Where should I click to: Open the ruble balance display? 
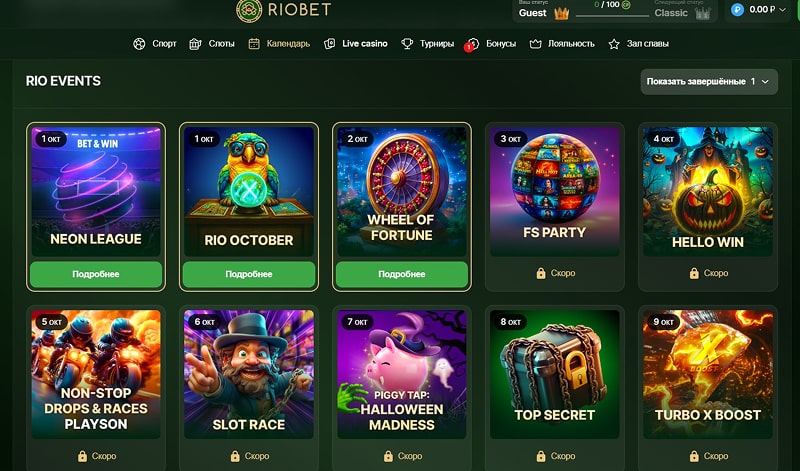click(753, 10)
